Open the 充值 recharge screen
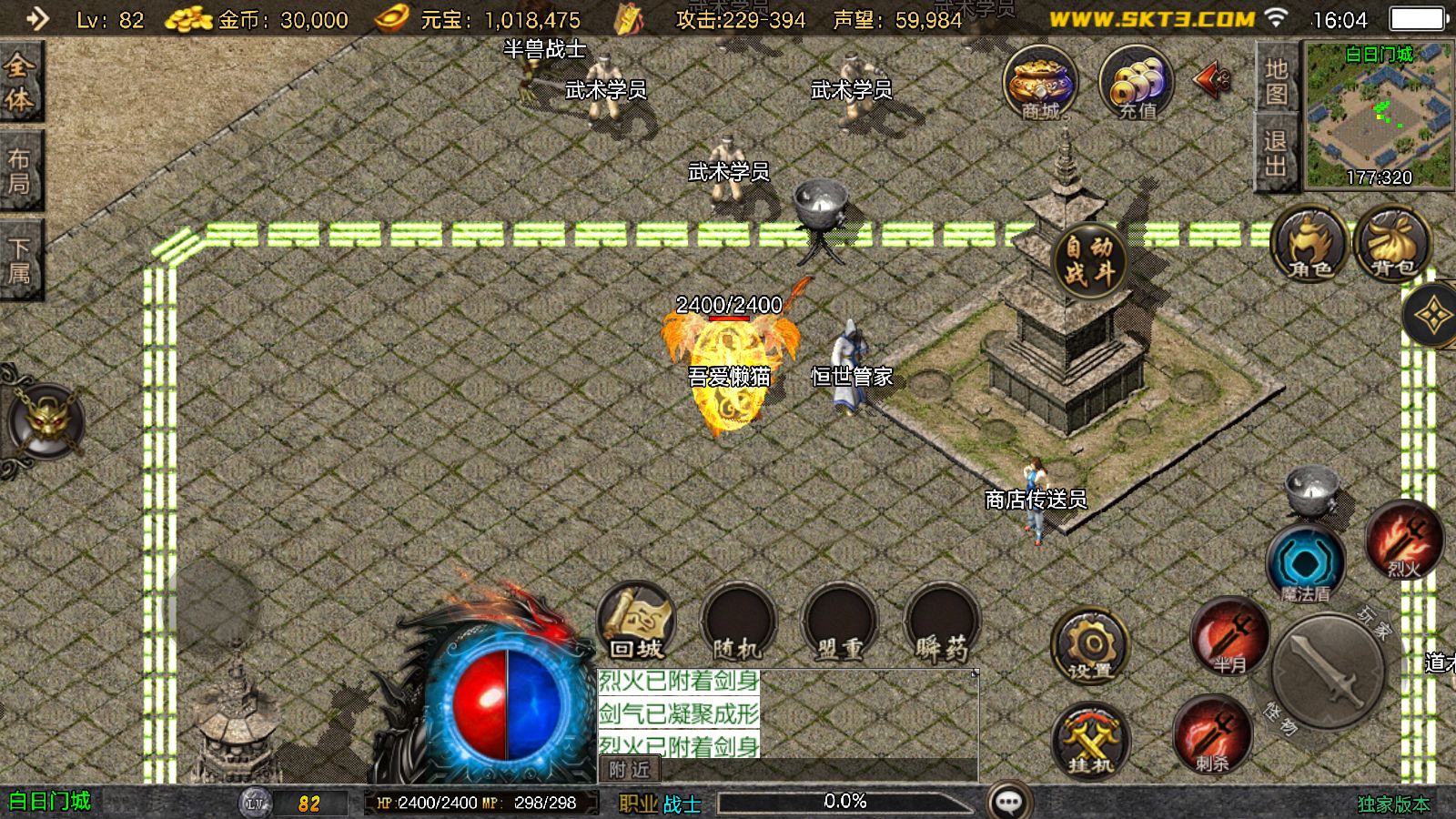This screenshot has height=819, width=1456. 1136,84
